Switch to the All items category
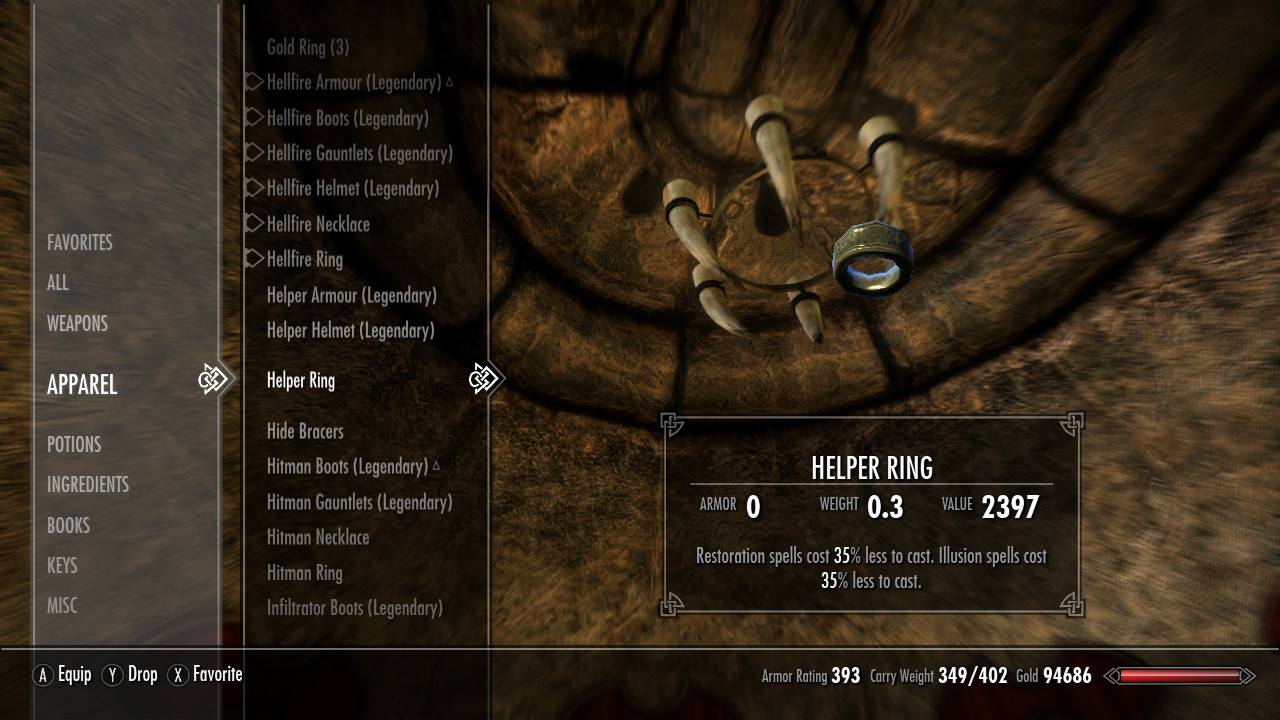Viewport: 1280px width, 720px height. tap(58, 283)
